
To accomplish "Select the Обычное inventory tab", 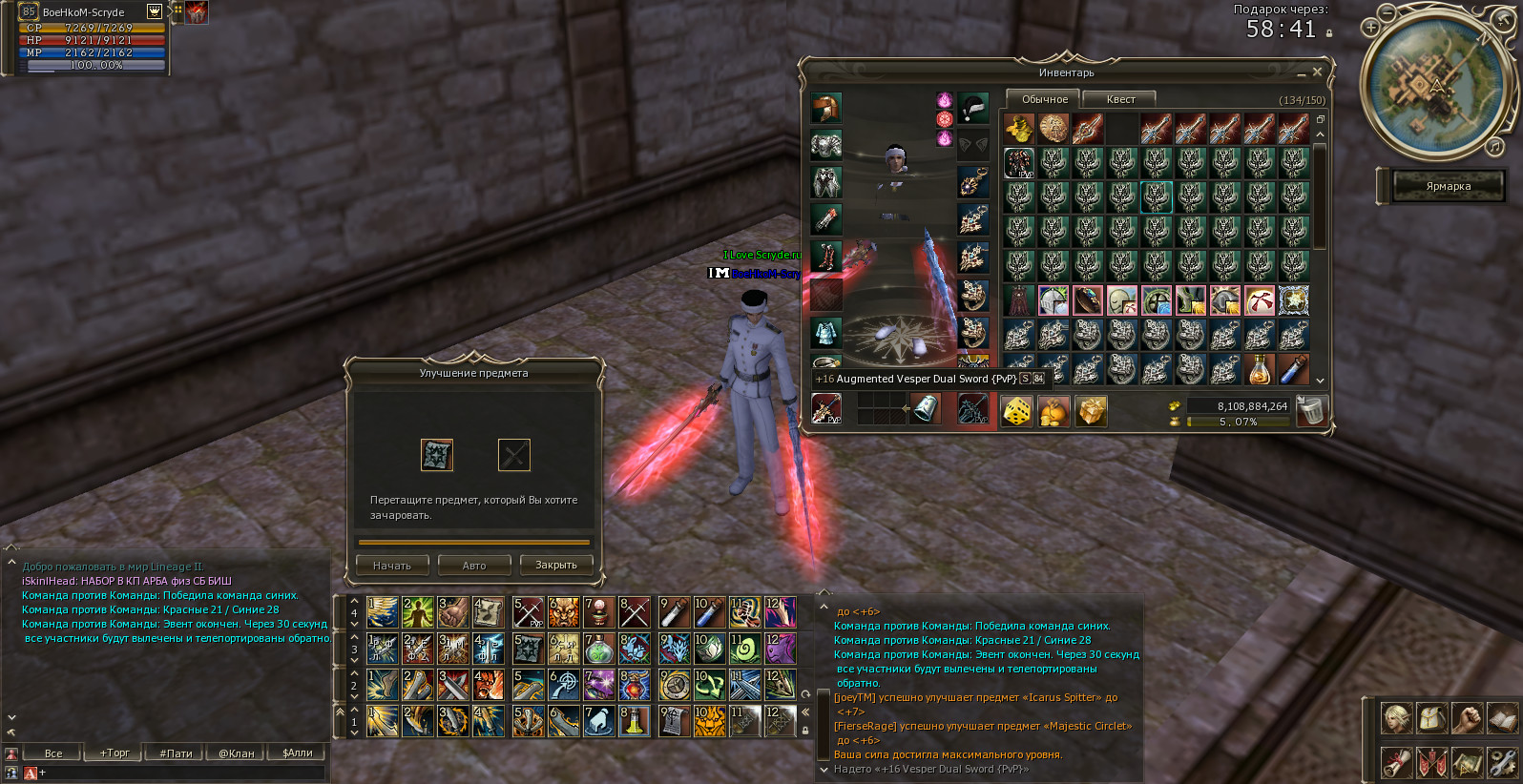I will pos(1045,99).
